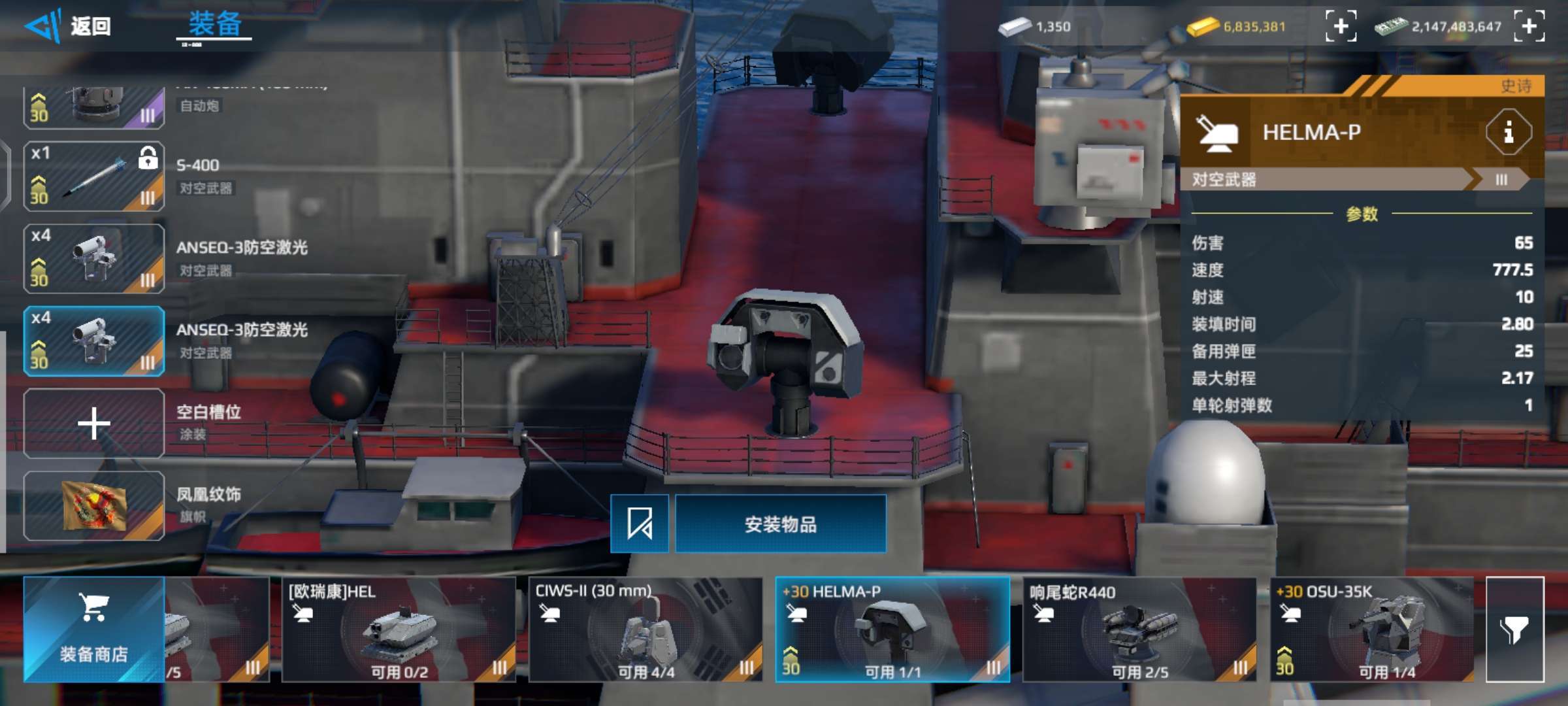Select the highlighted ANSEQ-3 laser slot

coord(94,341)
